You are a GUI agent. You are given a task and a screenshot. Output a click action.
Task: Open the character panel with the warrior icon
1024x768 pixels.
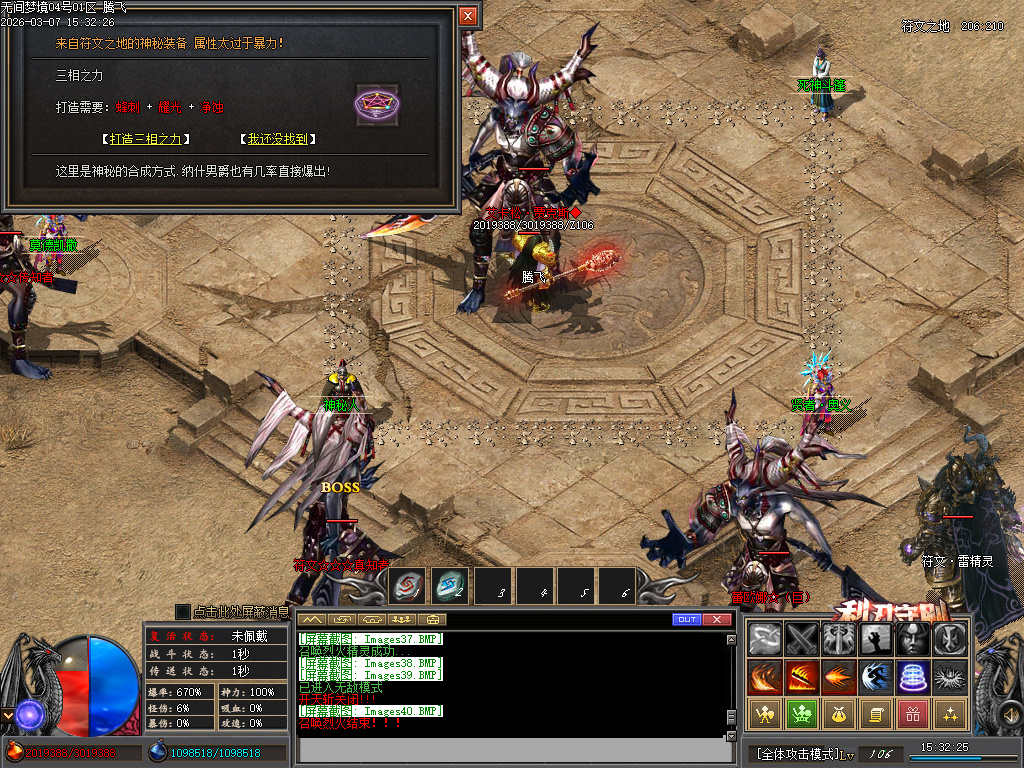[x=765, y=714]
